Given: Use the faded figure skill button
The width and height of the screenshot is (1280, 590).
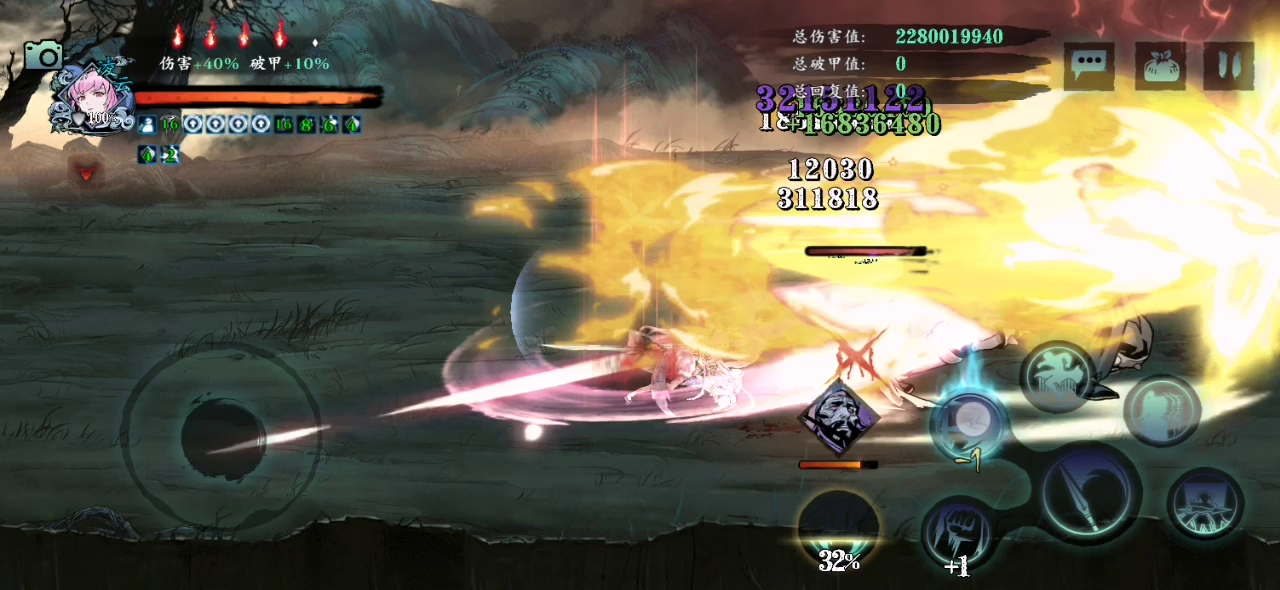Looking at the screenshot, I should click(1161, 410).
